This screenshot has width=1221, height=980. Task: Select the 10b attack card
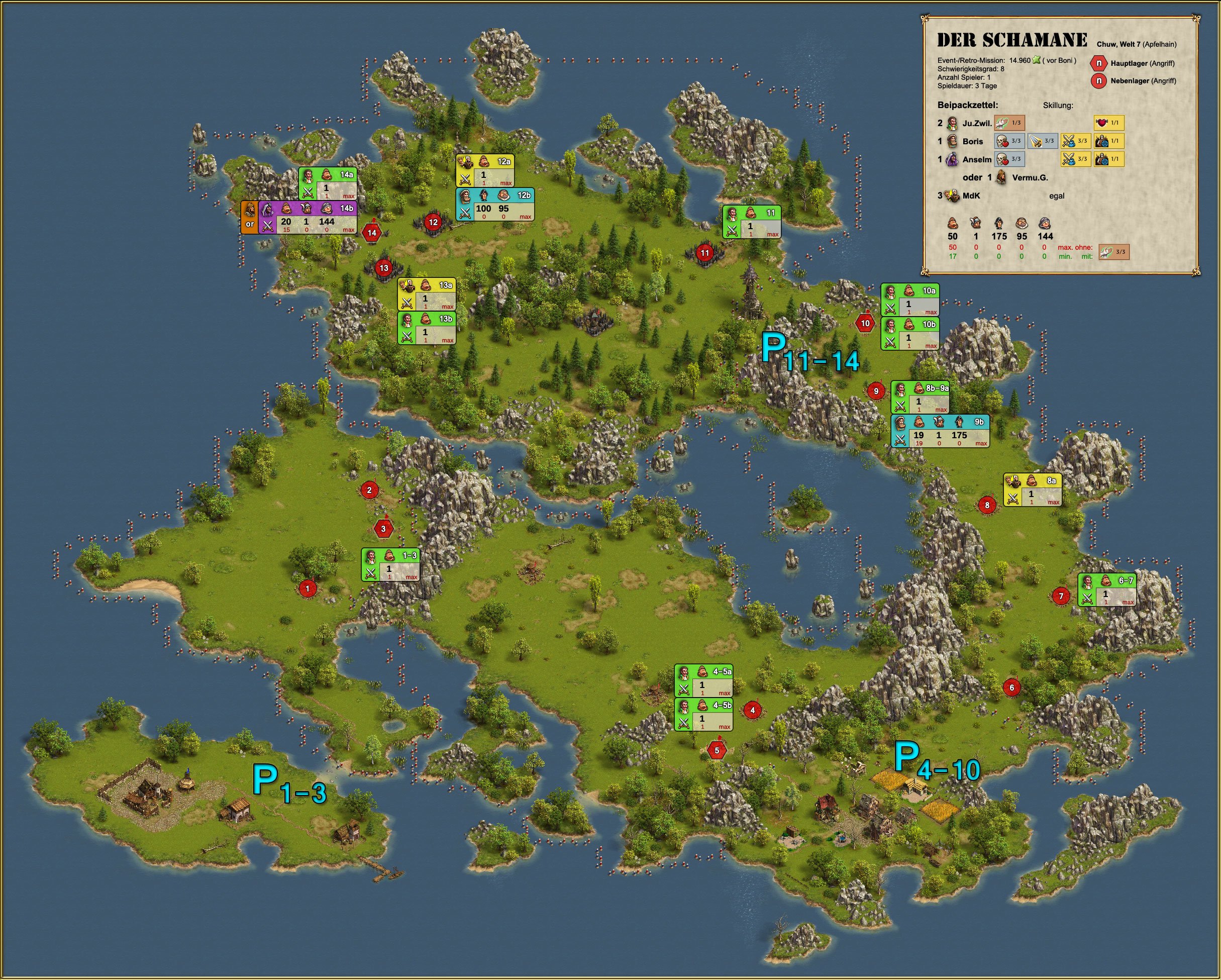[909, 333]
